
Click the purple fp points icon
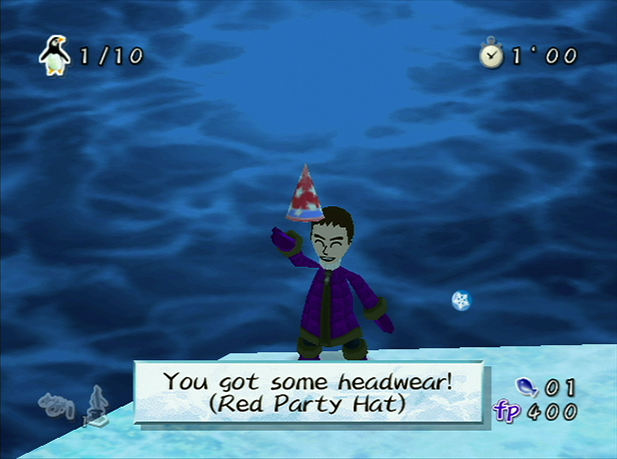pyautogui.click(x=507, y=411)
